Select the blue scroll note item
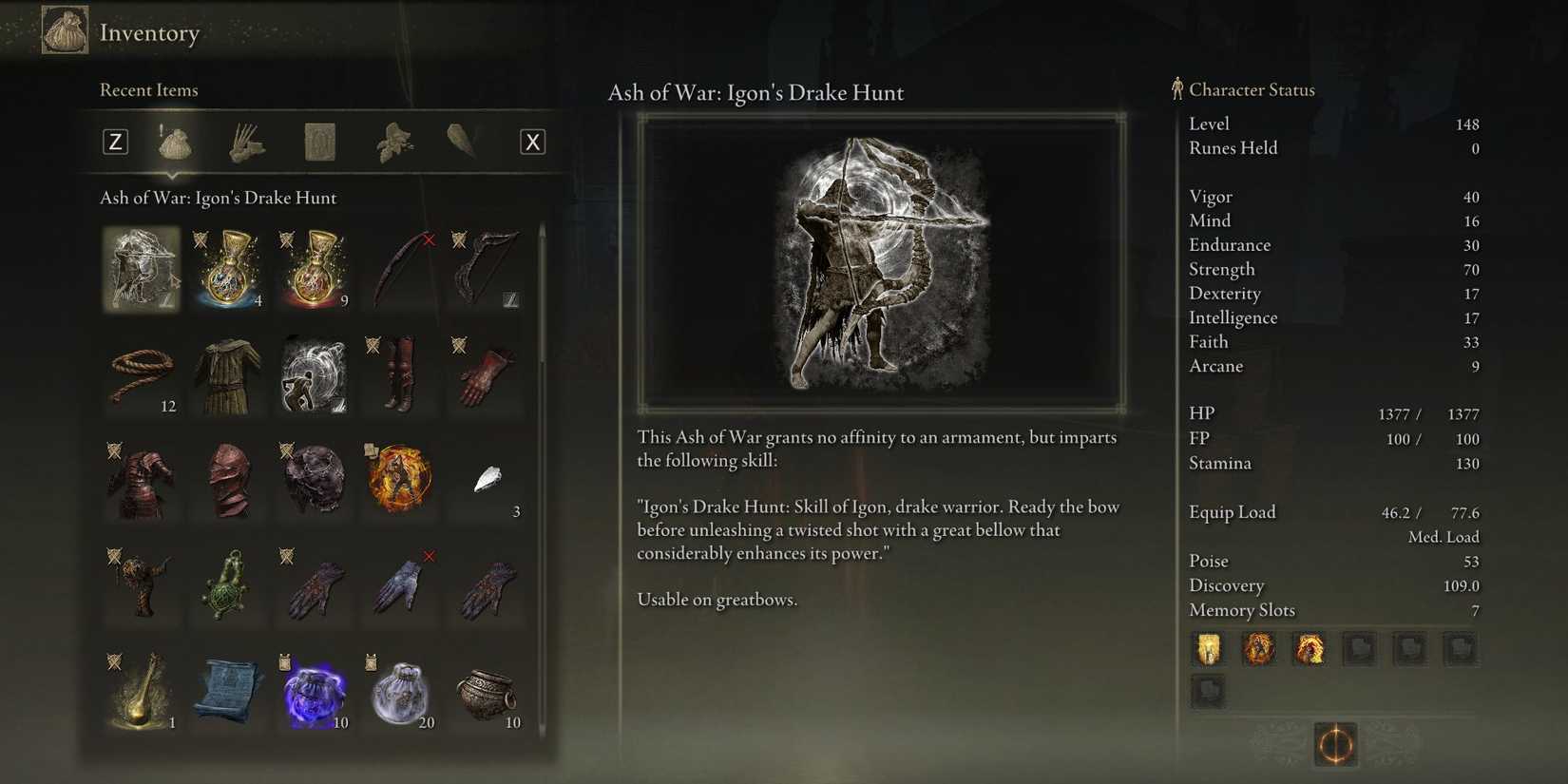Image resolution: width=1568 pixels, height=784 pixels. click(228, 691)
